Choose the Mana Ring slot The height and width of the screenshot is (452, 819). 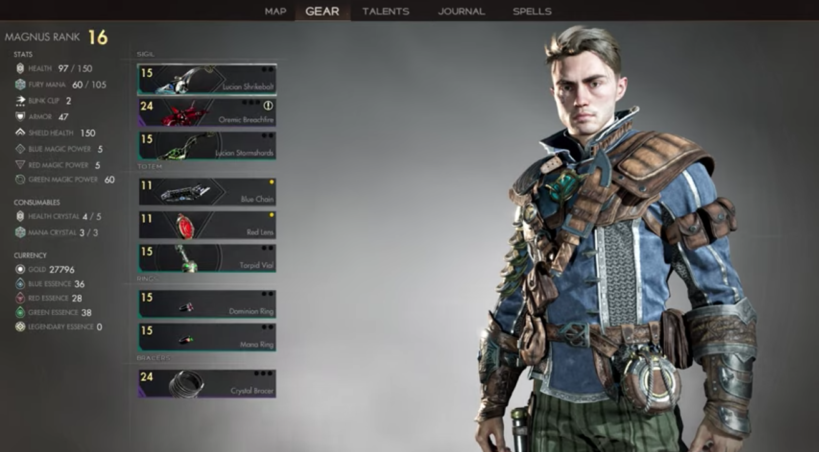pyautogui.click(x=207, y=336)
